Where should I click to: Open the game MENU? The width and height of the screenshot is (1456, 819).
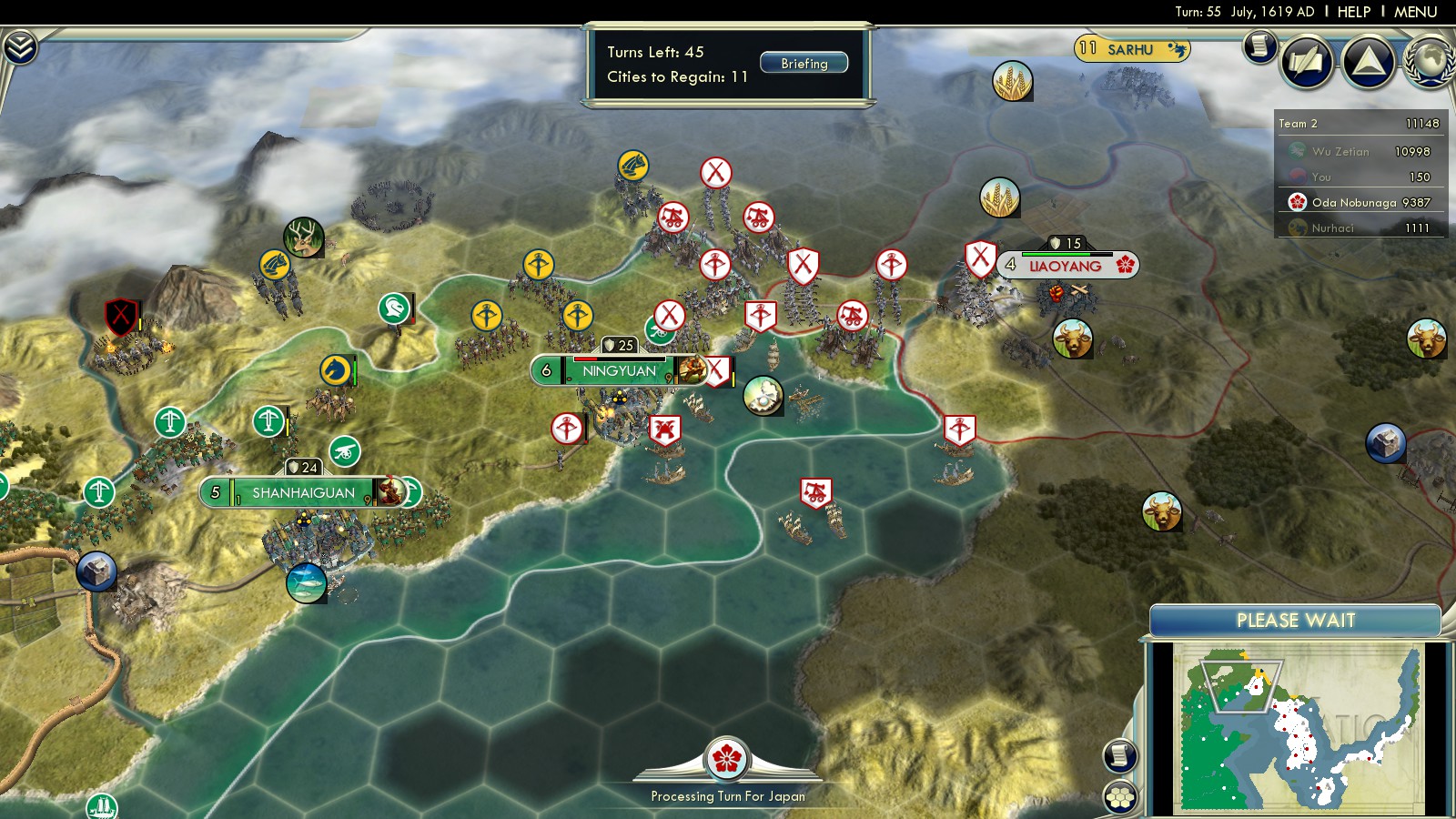[1415, 12]
